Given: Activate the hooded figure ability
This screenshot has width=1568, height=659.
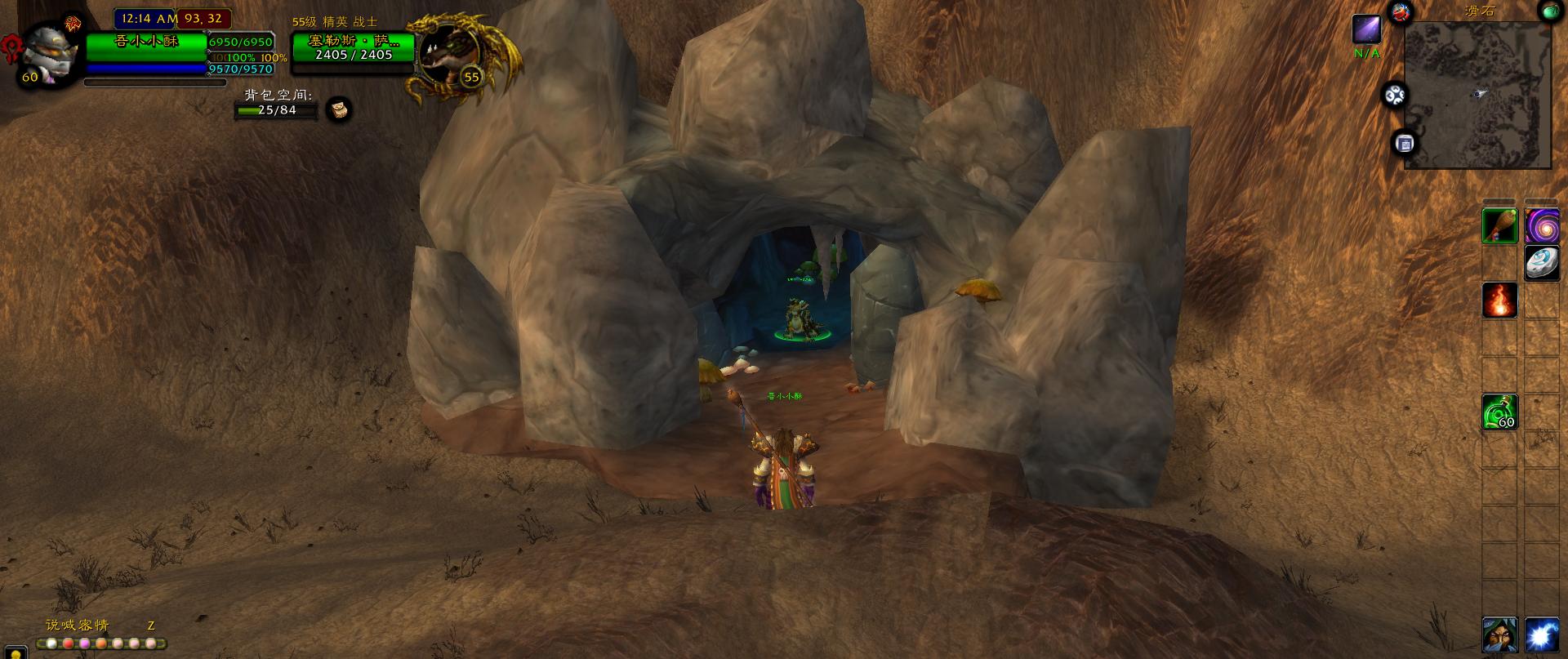Looking at the screenshot, I should pyautogui.click(x=1500, y=635).
